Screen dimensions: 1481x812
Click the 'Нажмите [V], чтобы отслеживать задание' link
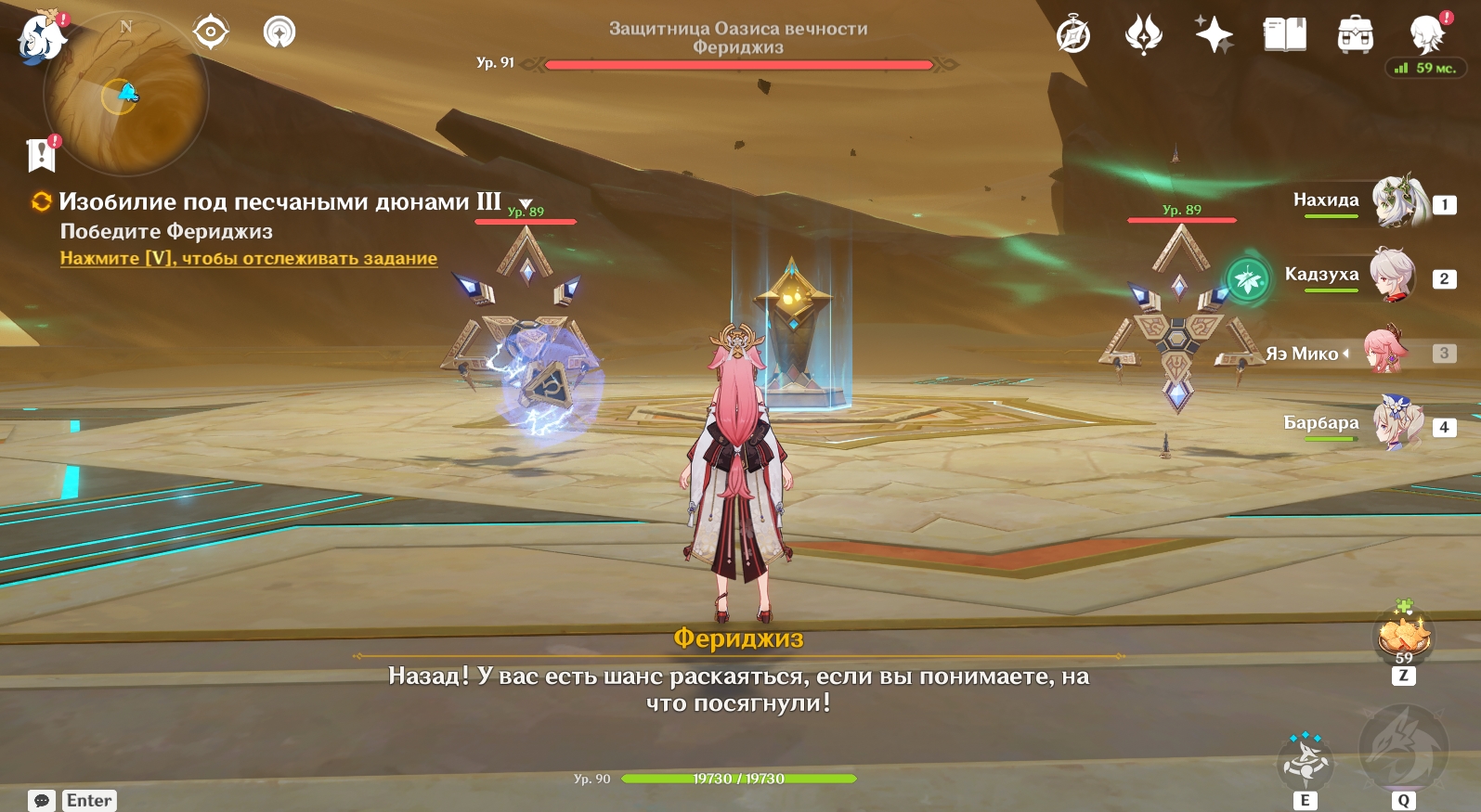[248, 258]
